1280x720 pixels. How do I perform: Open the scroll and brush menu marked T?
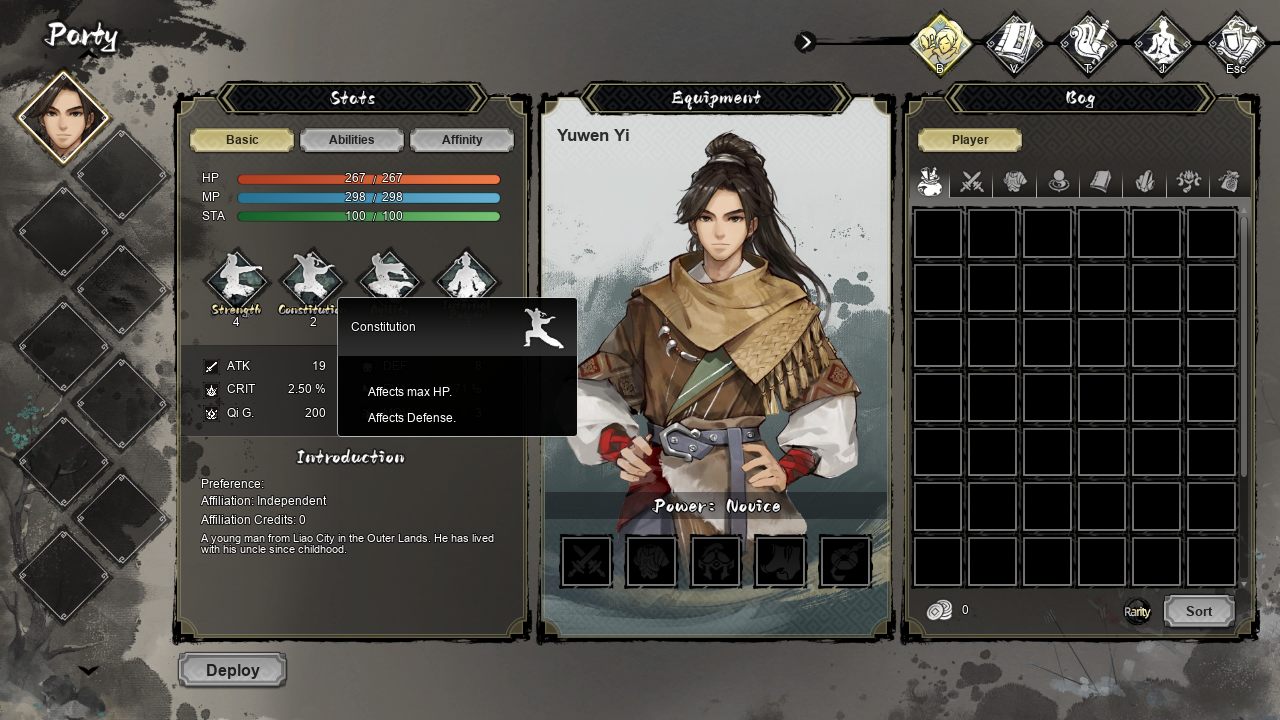point(1088,43)
